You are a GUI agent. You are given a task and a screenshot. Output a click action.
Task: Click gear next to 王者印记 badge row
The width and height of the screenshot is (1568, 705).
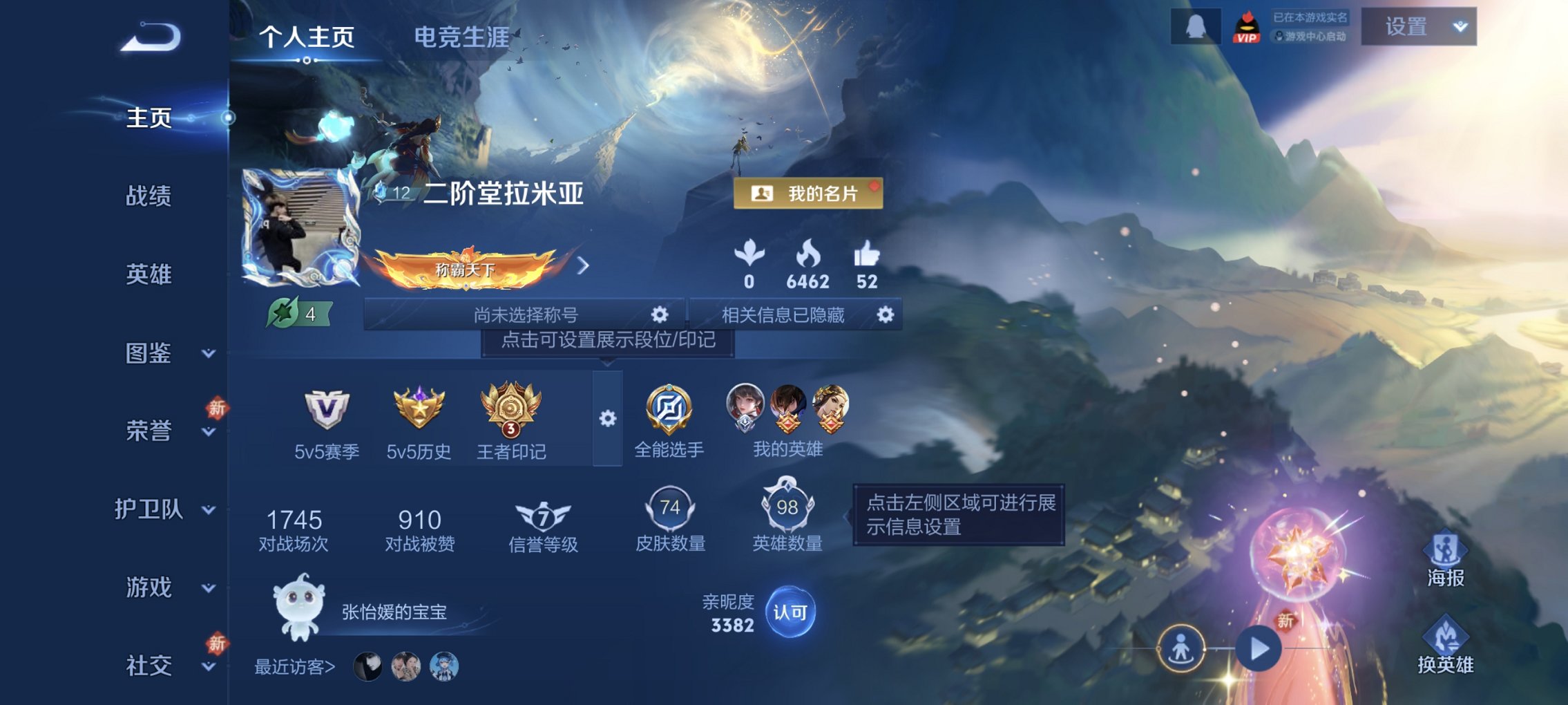pos(606,418)
